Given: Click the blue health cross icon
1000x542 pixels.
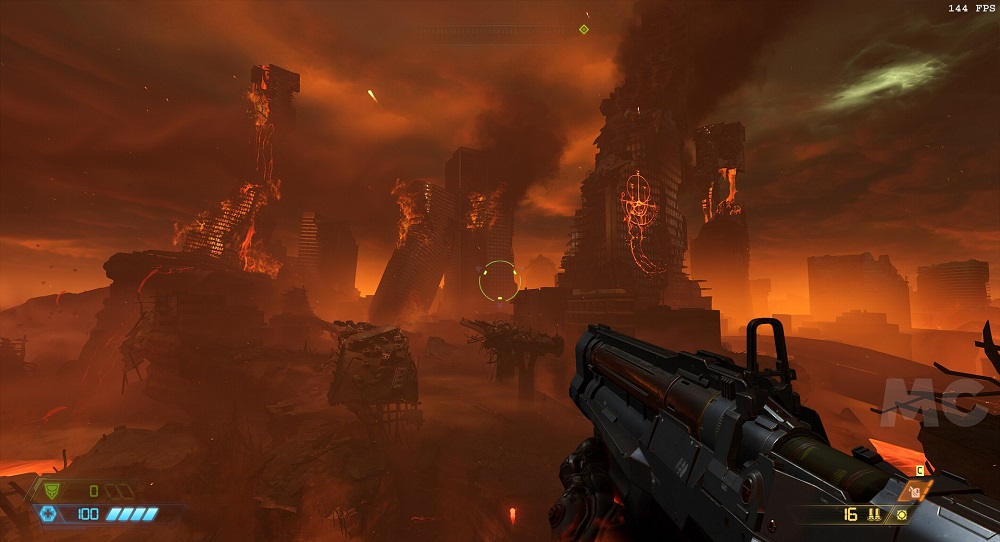Looking at the screenshot, I should (47, 513).
